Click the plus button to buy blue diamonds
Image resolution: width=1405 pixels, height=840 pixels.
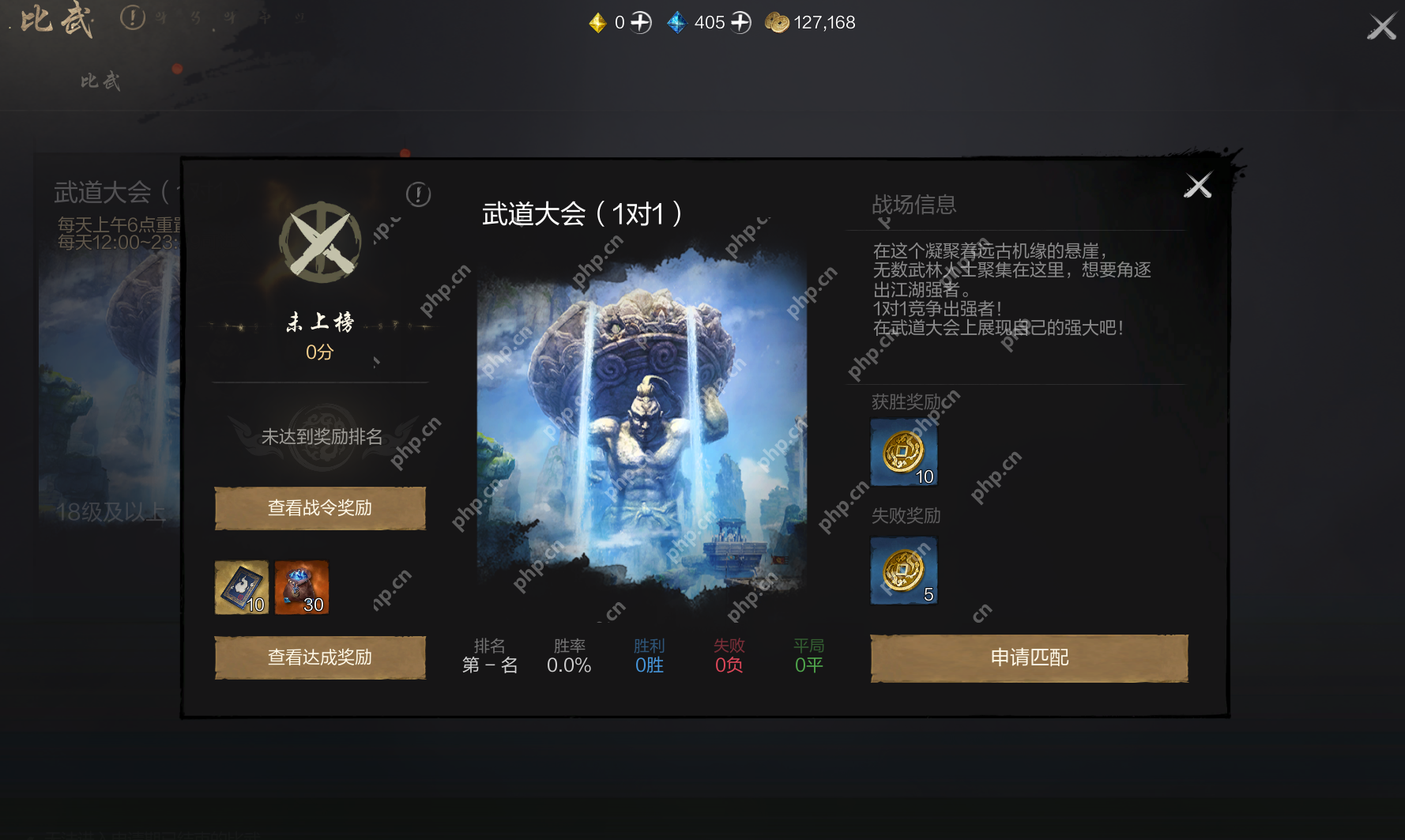740,22
